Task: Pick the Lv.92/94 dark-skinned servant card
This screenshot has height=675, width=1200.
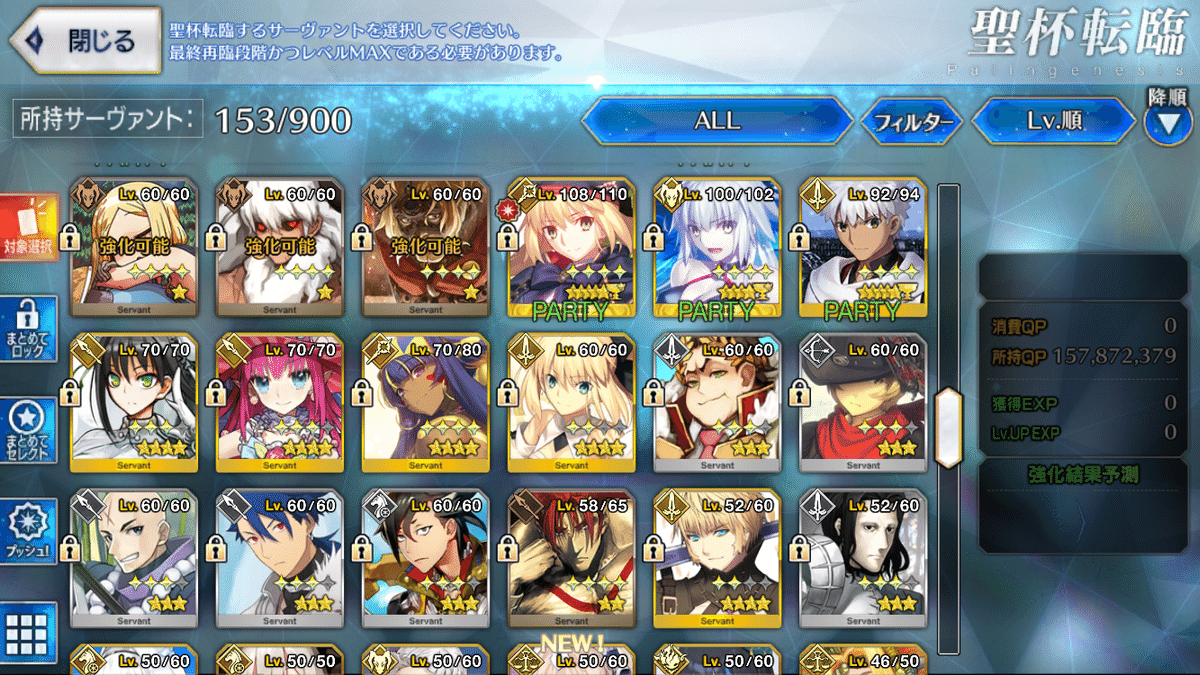Action: point(863,249)
